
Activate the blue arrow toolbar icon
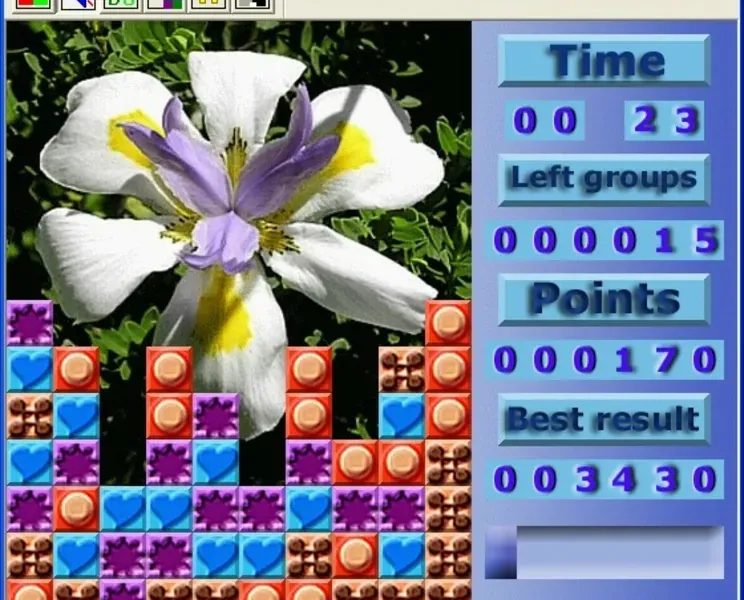(x=77, y=5)
